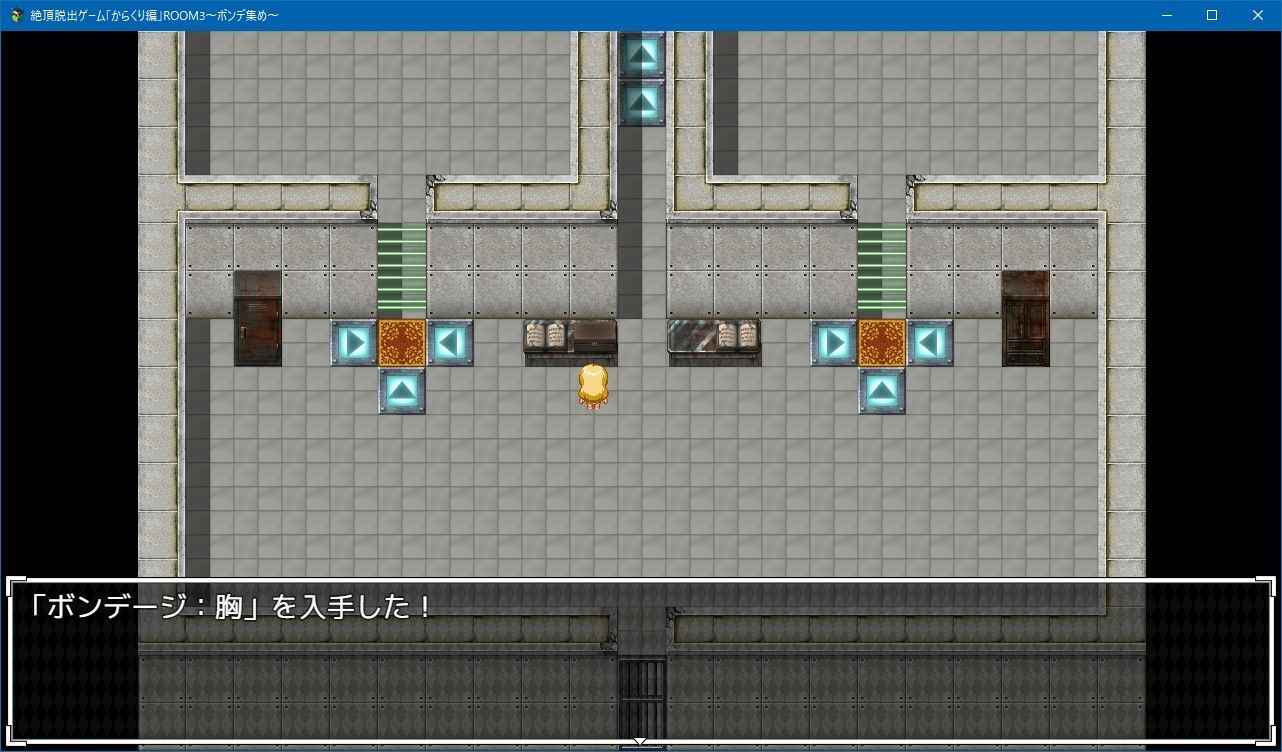Click the left-arrow panel near the right-side door
Viewport: 1282px width, 752px height.
932,340
